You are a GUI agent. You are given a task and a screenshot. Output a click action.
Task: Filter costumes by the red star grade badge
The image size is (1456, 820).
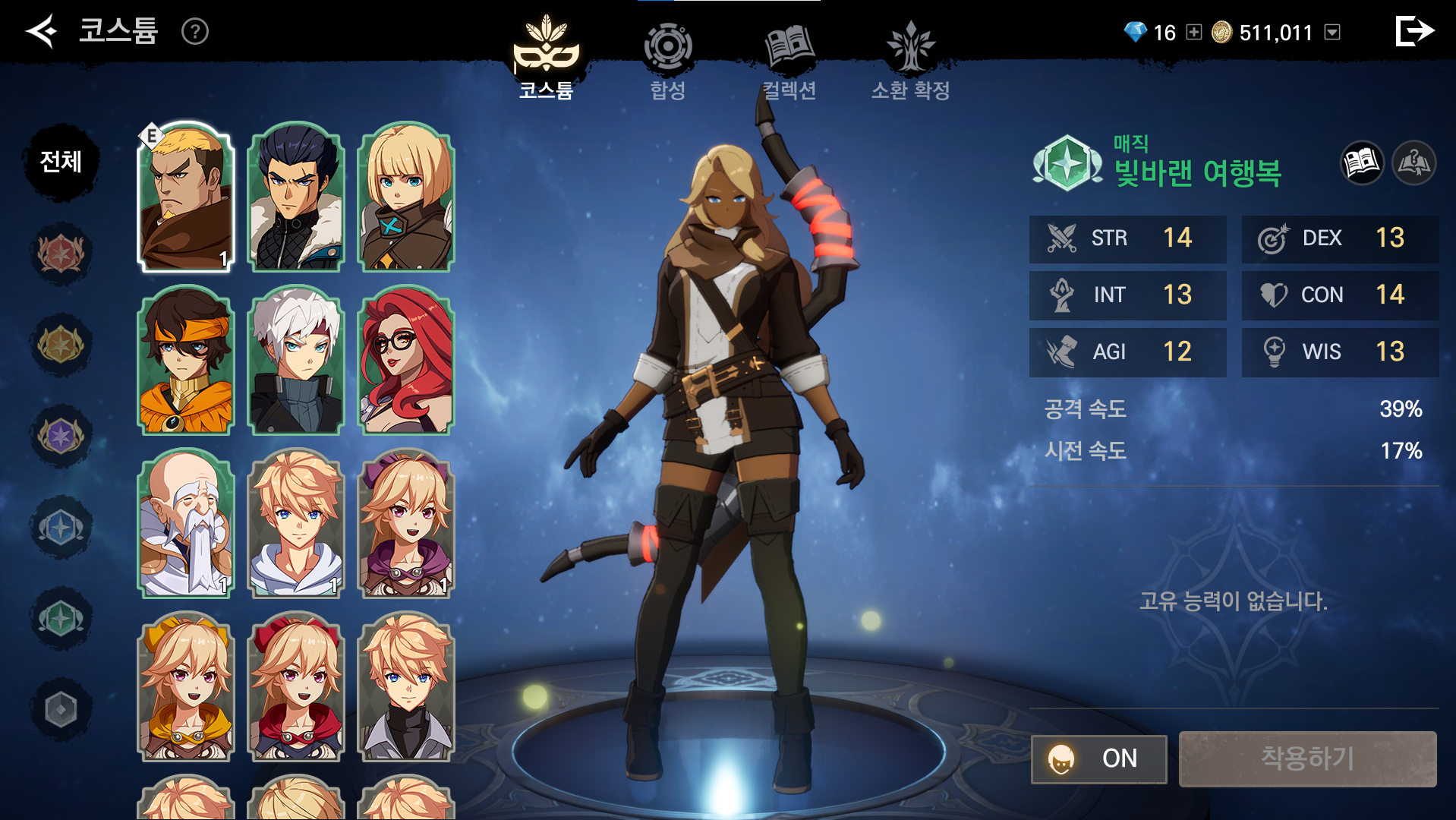tap(61, 254)
